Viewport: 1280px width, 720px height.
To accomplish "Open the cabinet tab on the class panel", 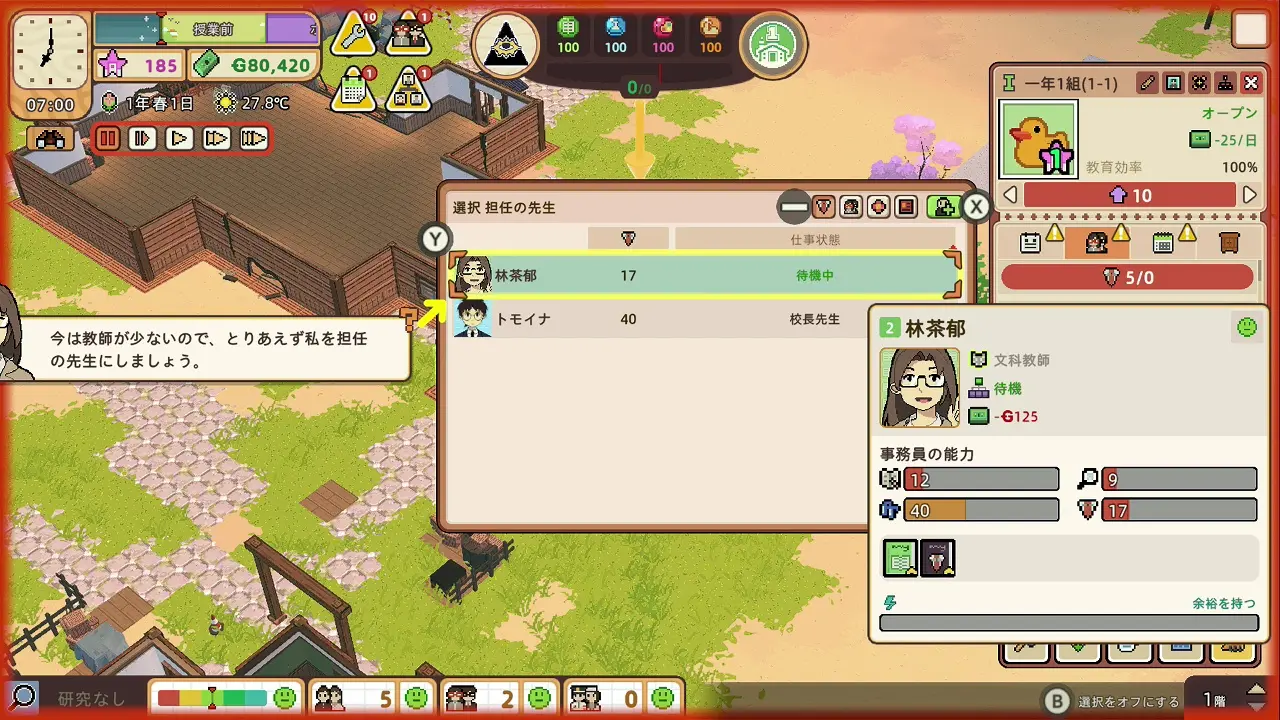I will 1228,242.
